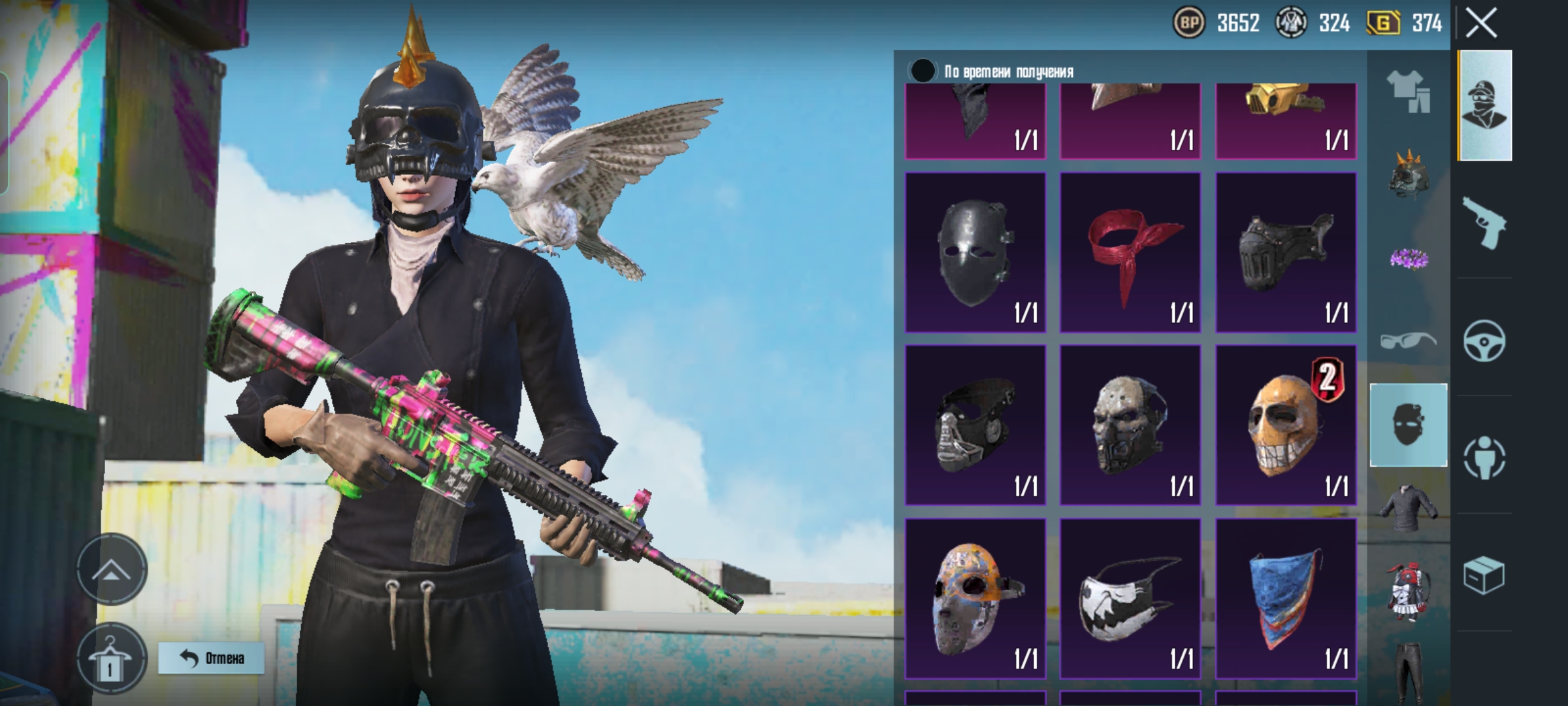Image resolution: width=1568 pixels, height=706 pixels.
Task: Close the inventory screen
Action: pos(1481,24)
